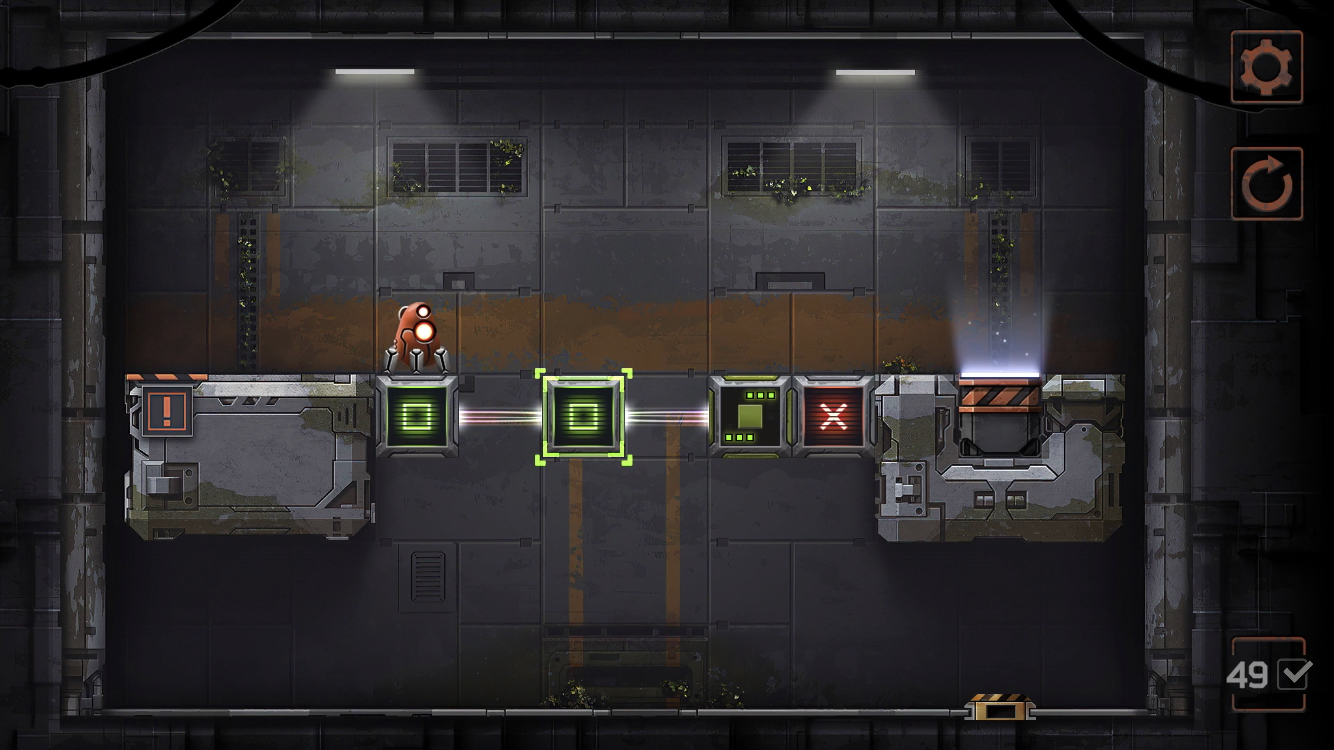Select the block with green dotted squares
This screenshot has width=1334, height=750.
pos(750,416)
